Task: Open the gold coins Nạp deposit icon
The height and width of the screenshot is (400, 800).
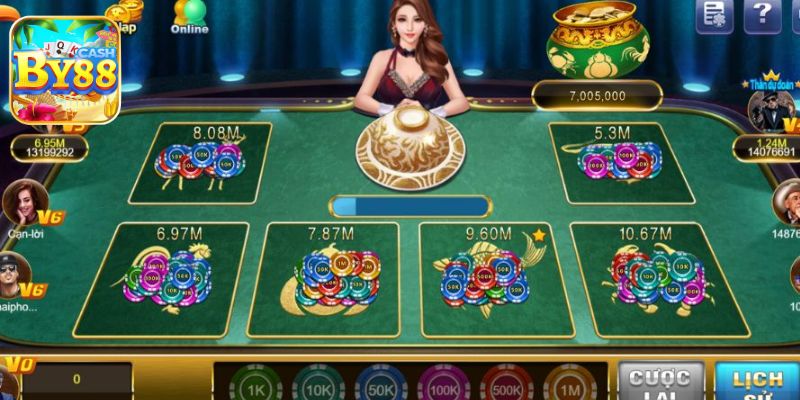Action: pyautogui.click(x=124, y=12)
